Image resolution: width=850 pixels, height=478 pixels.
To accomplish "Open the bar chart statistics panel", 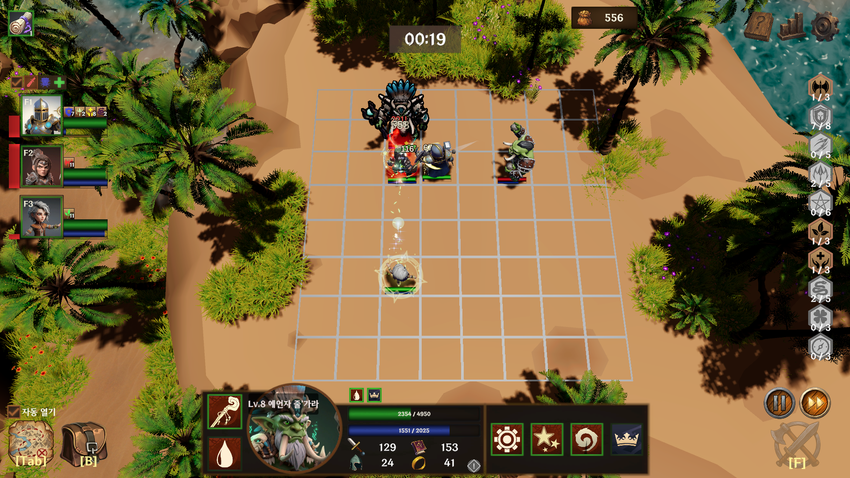I will pyautogui.click(x=792, y=26).
